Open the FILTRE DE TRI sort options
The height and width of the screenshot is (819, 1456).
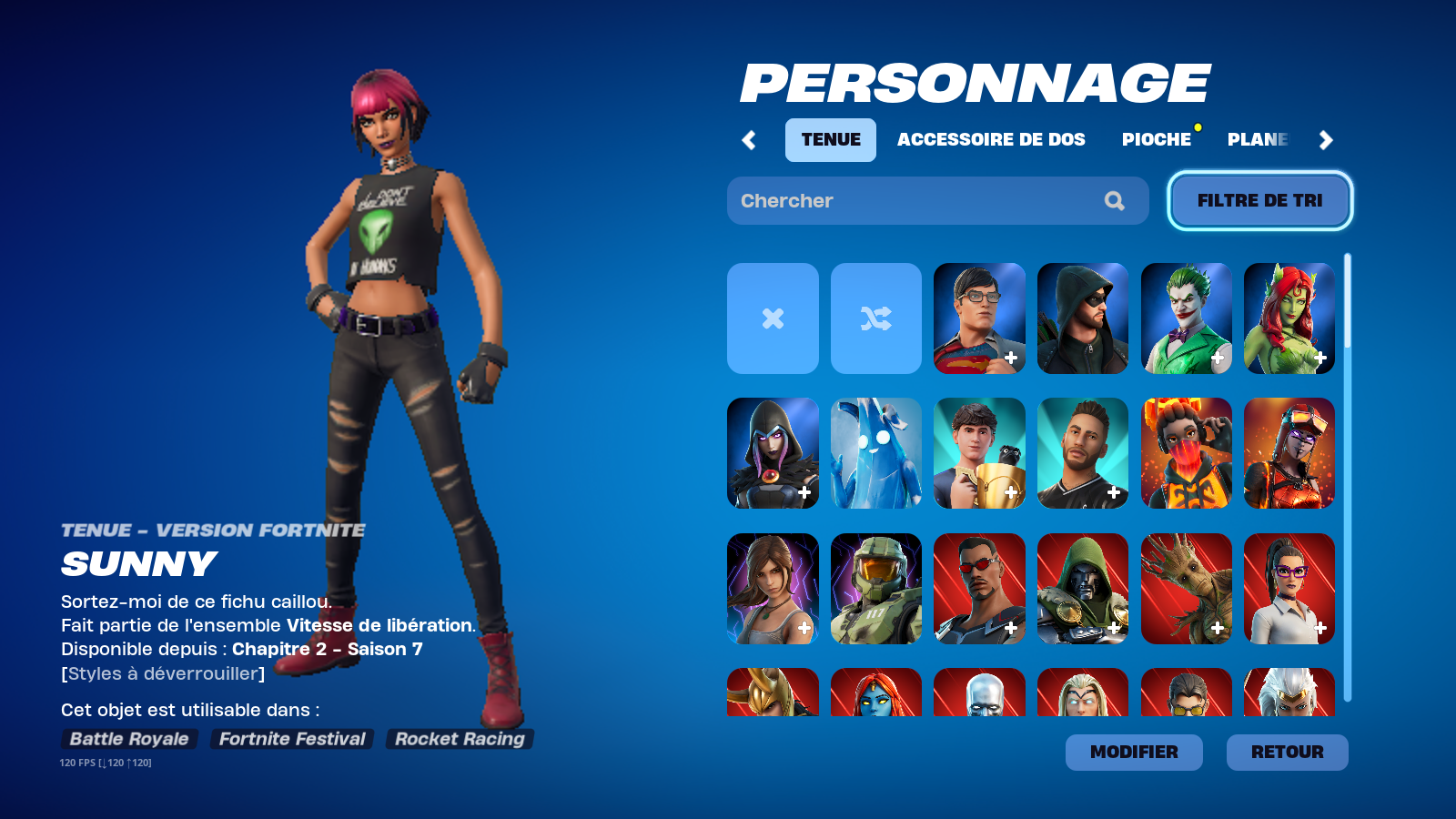[x=1259, y=200]
